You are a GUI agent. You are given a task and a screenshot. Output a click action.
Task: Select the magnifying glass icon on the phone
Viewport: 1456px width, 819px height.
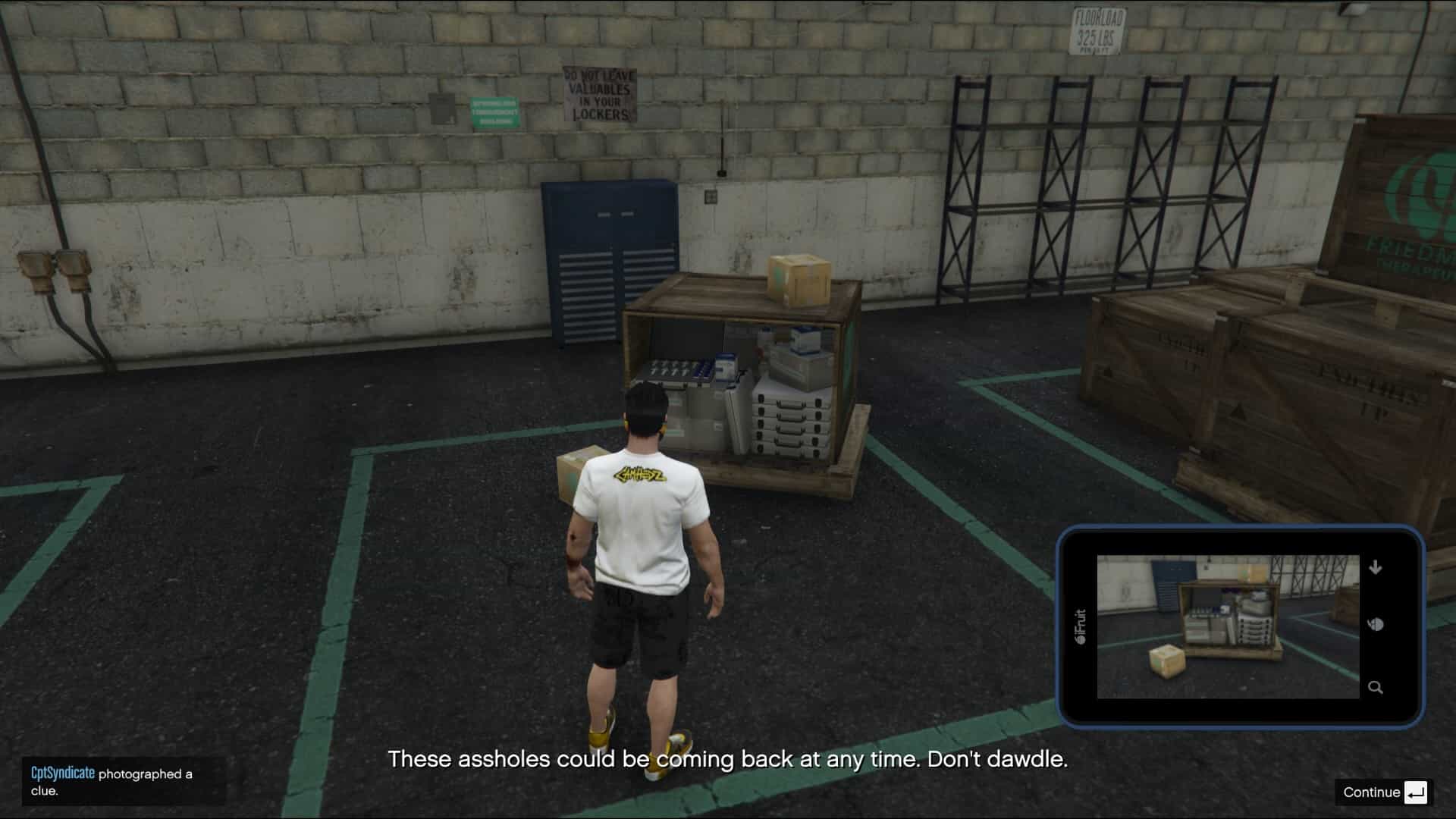click(1376, 688)
